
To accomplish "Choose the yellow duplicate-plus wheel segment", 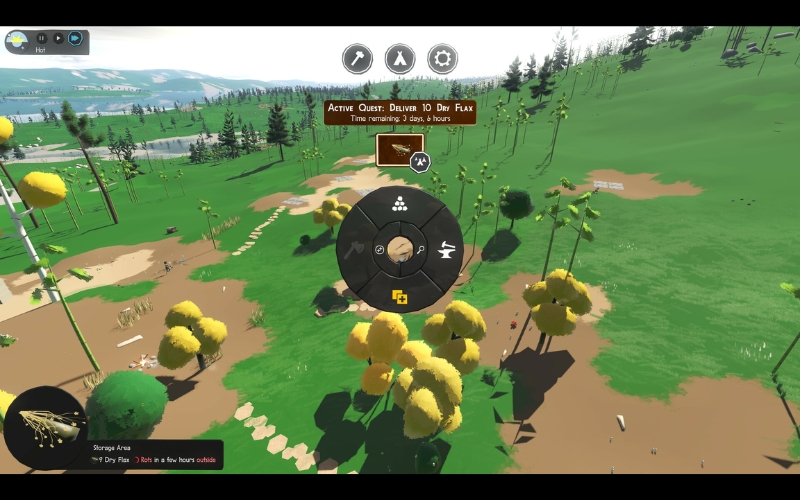I will coord(400,296).
